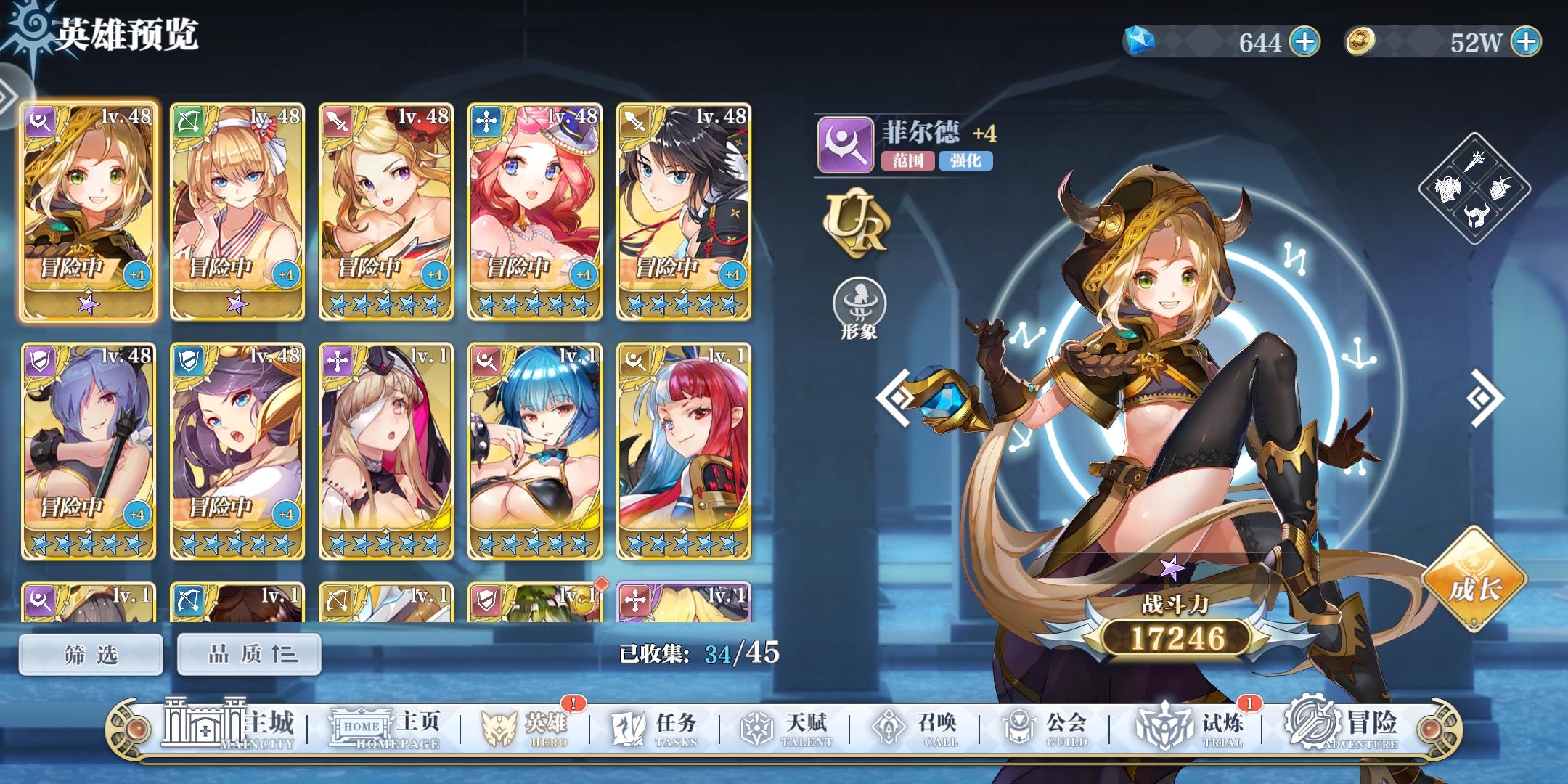Open the 筛选 filter options
Image resolution: width=1568 pixels, height=784 pixels.
tap(90, 653)
